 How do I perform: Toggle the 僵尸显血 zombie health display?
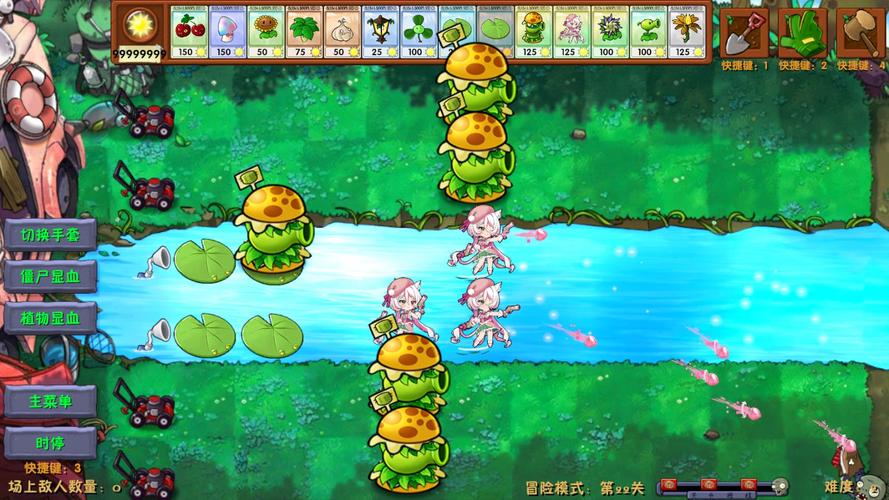tap(50, 276)
